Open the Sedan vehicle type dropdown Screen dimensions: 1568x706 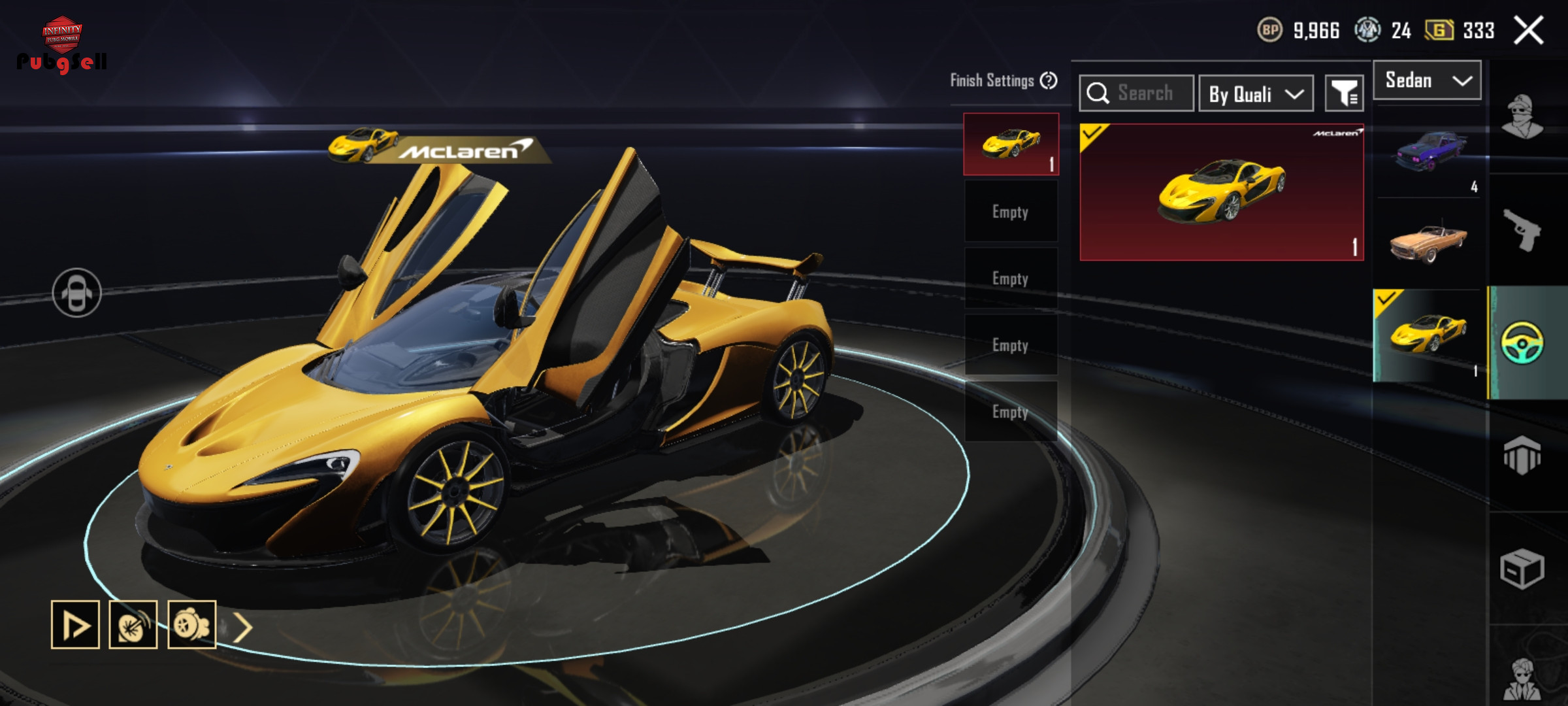pos(1427,80)
